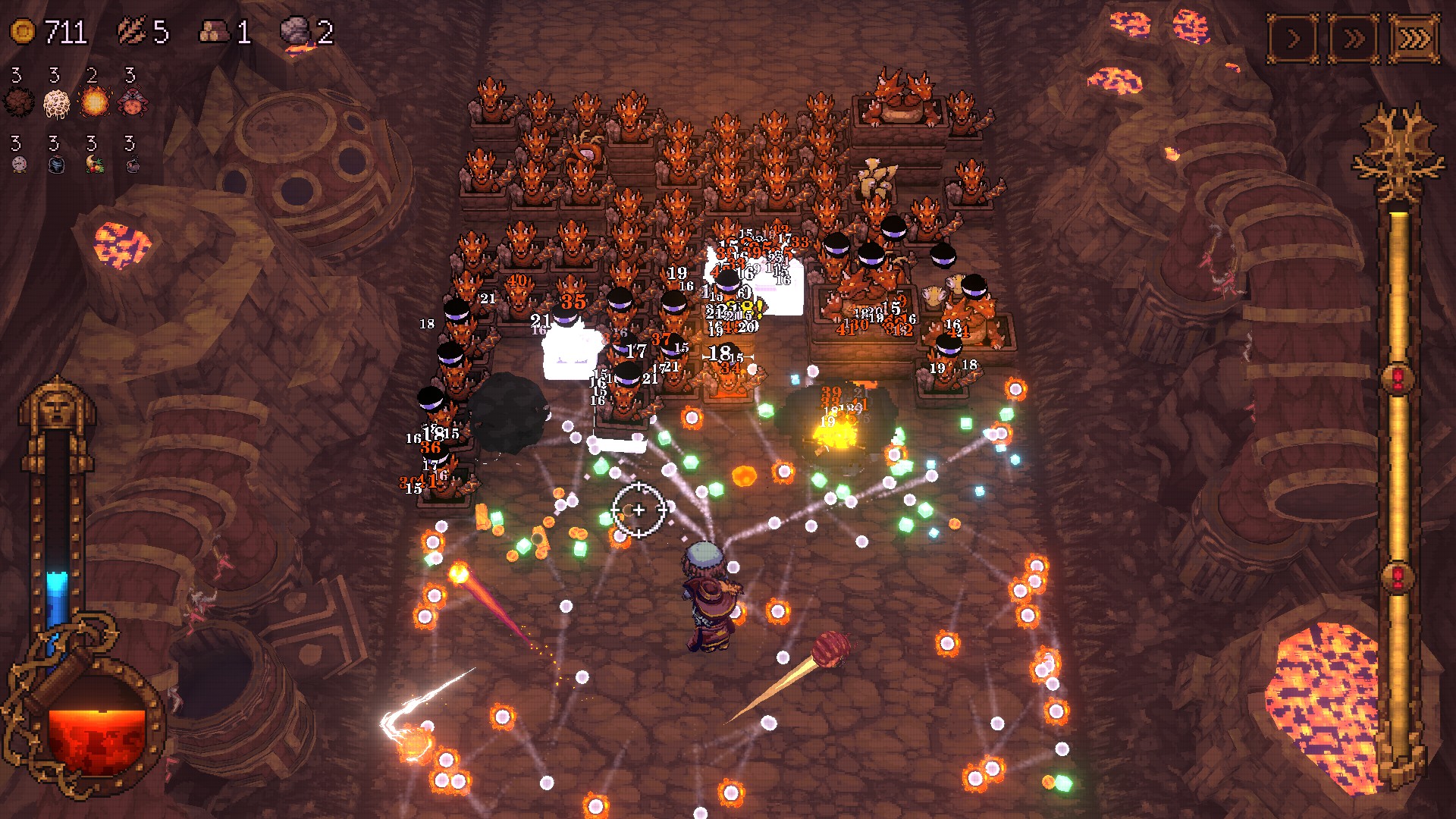The image size is (1456, 819).
Task: Choose the flaming fireball icon
Action: (x=95, y=102)
